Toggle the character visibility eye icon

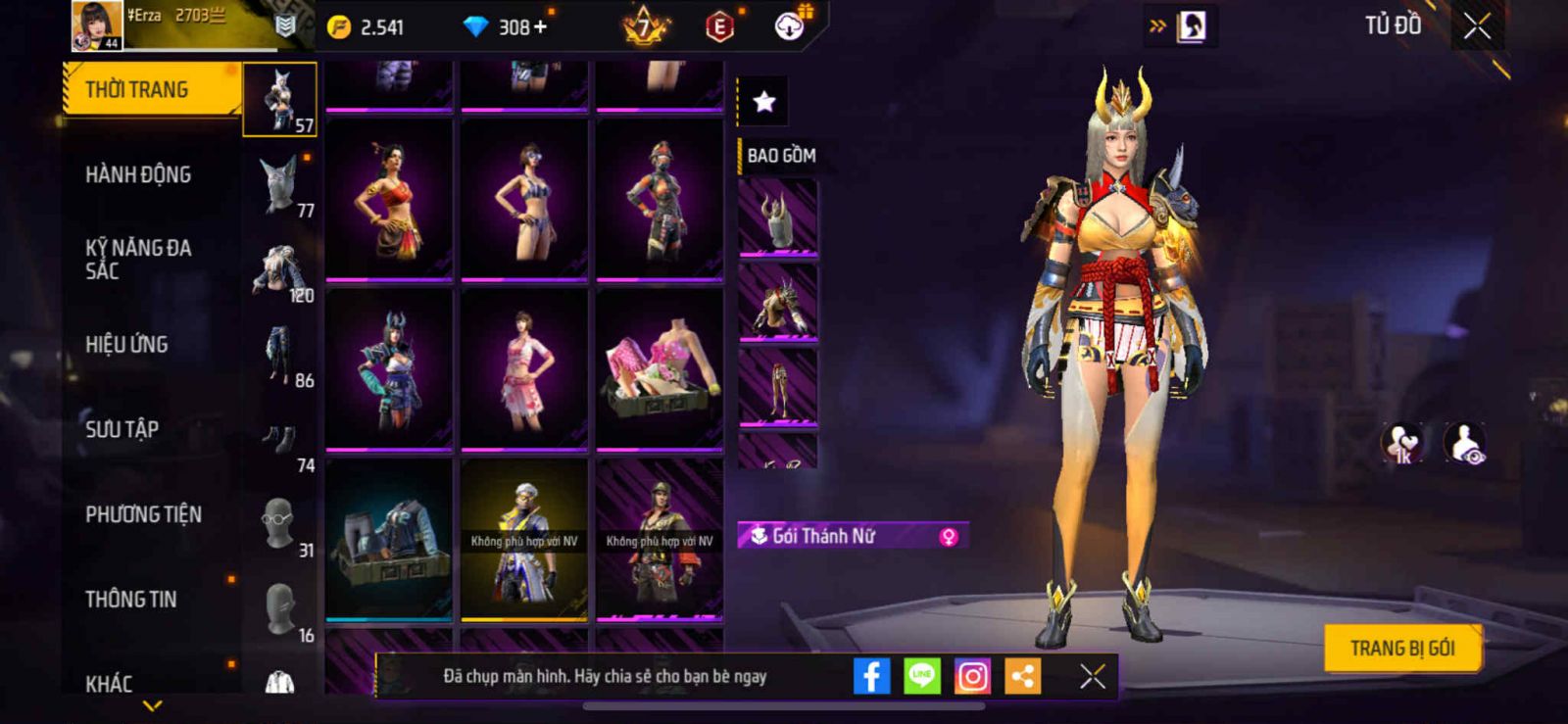point(1465,444)
